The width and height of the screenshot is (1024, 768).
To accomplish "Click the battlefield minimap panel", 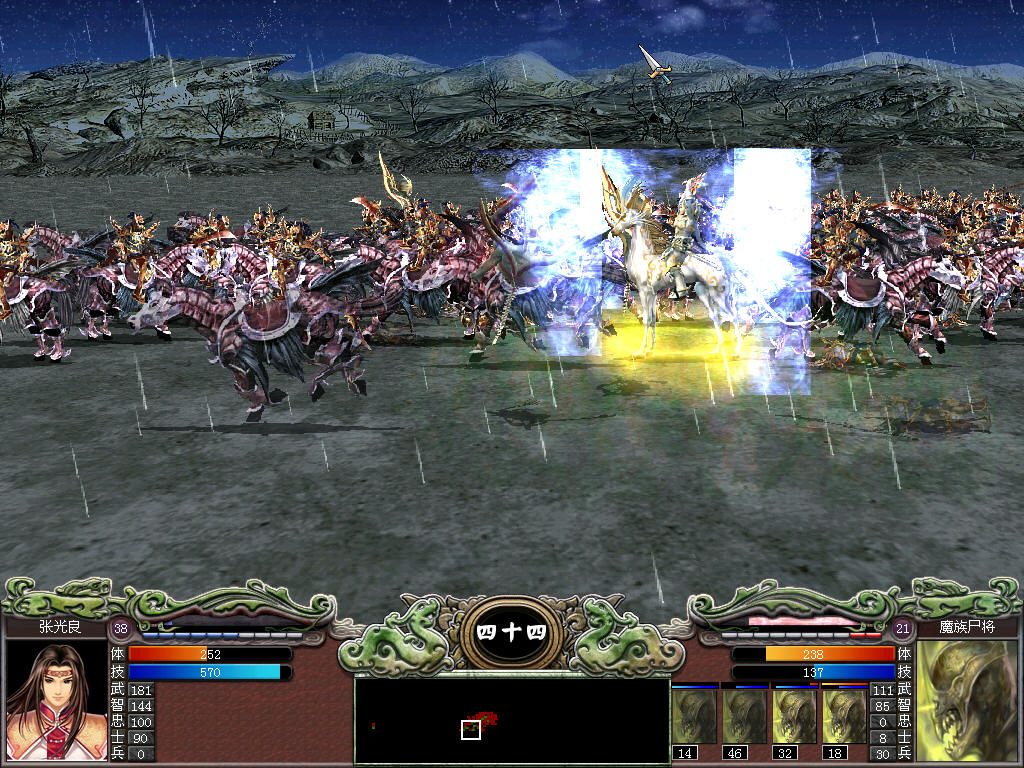I will pos(512,720).
